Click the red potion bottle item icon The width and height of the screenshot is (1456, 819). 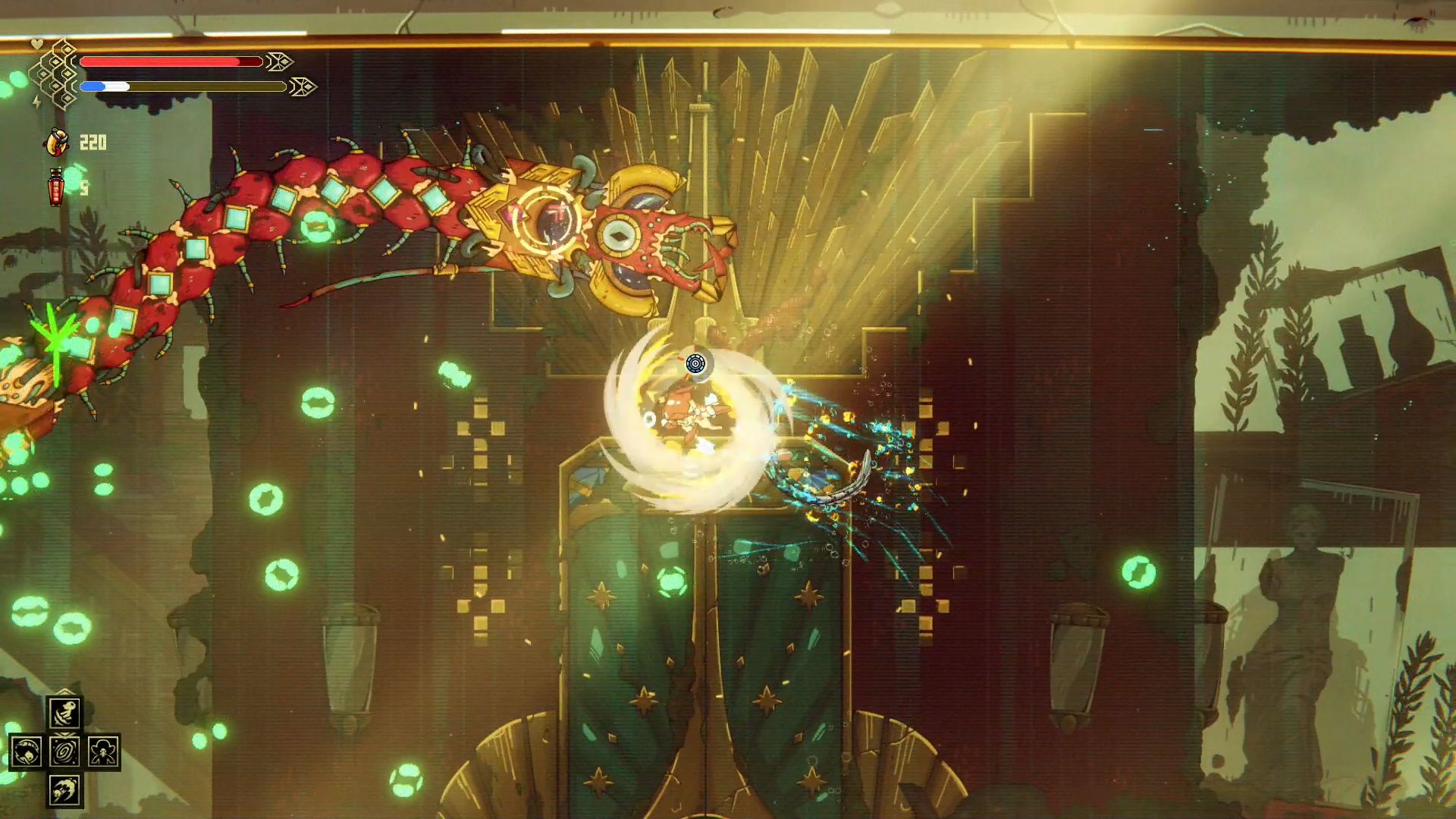56,187
